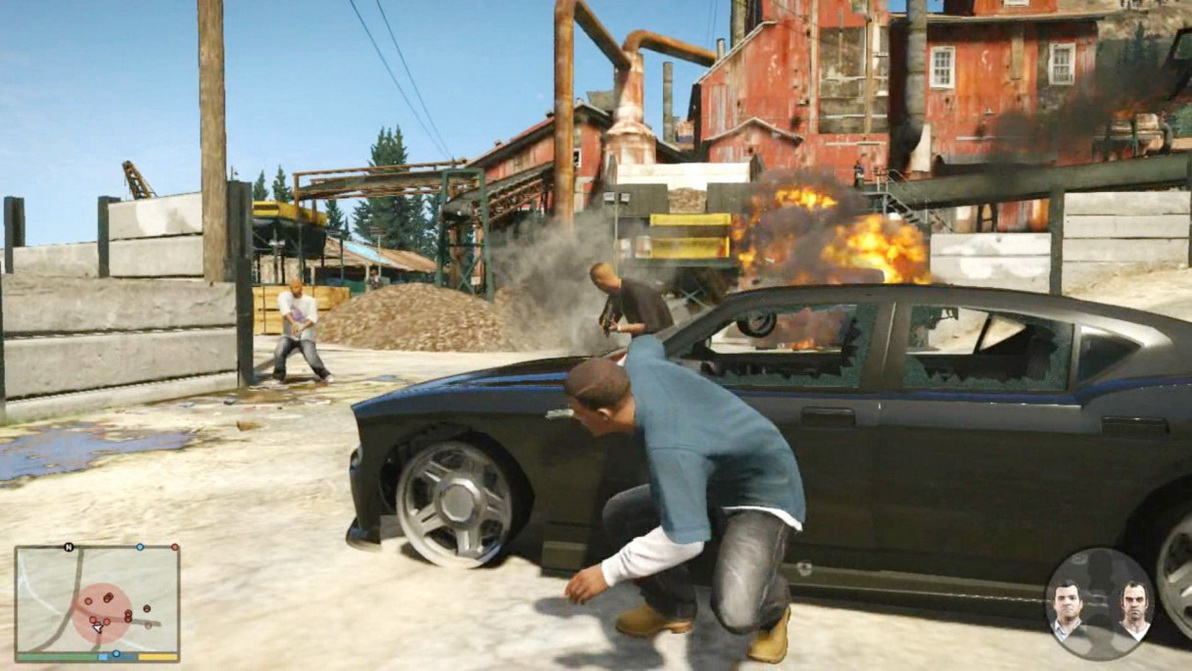Switch to Michael's portrait in the character wheel
1192x671 pixels.
coord(1067,608)
